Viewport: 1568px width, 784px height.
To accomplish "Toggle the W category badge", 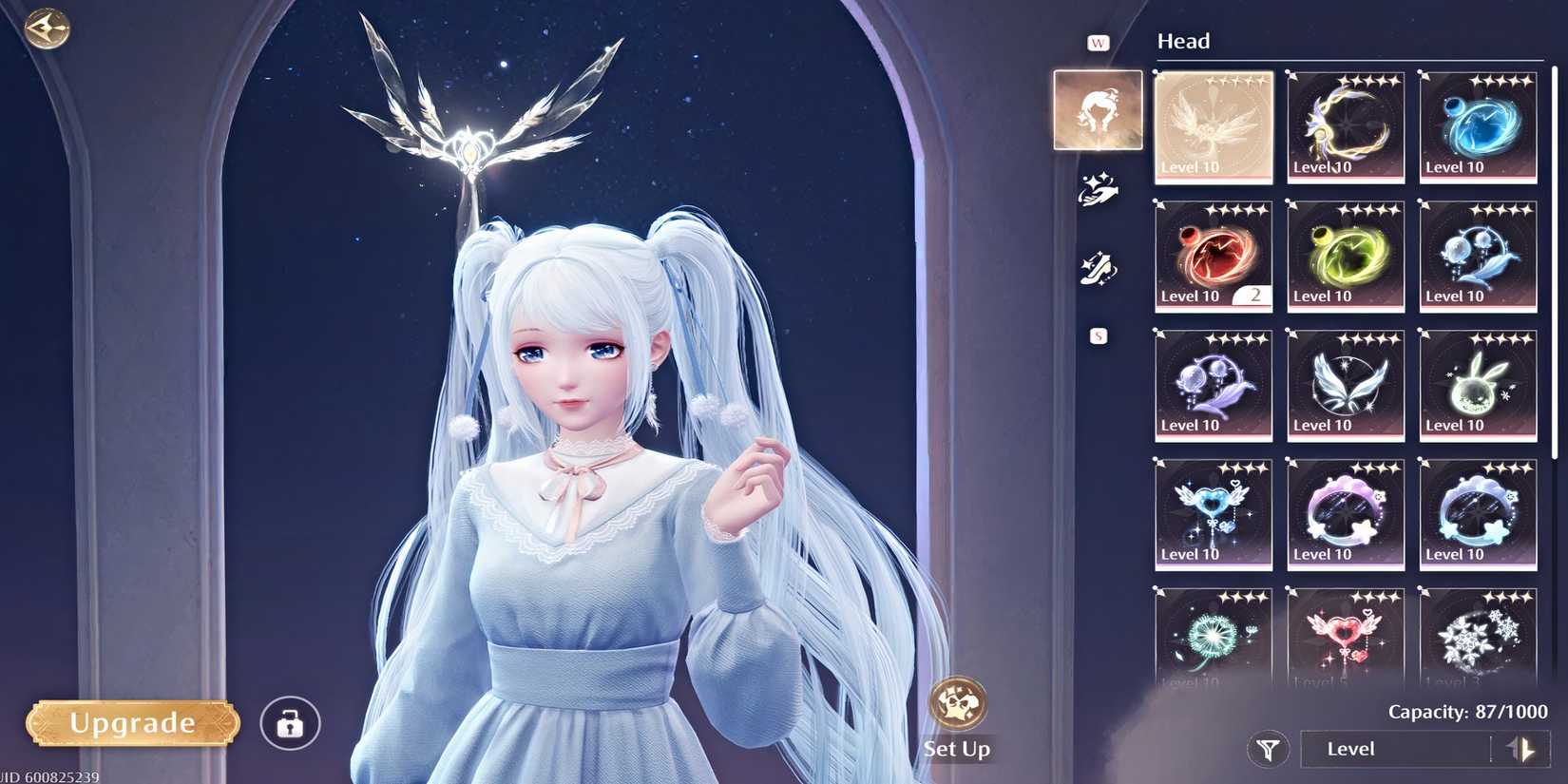I will (1098, 42).
